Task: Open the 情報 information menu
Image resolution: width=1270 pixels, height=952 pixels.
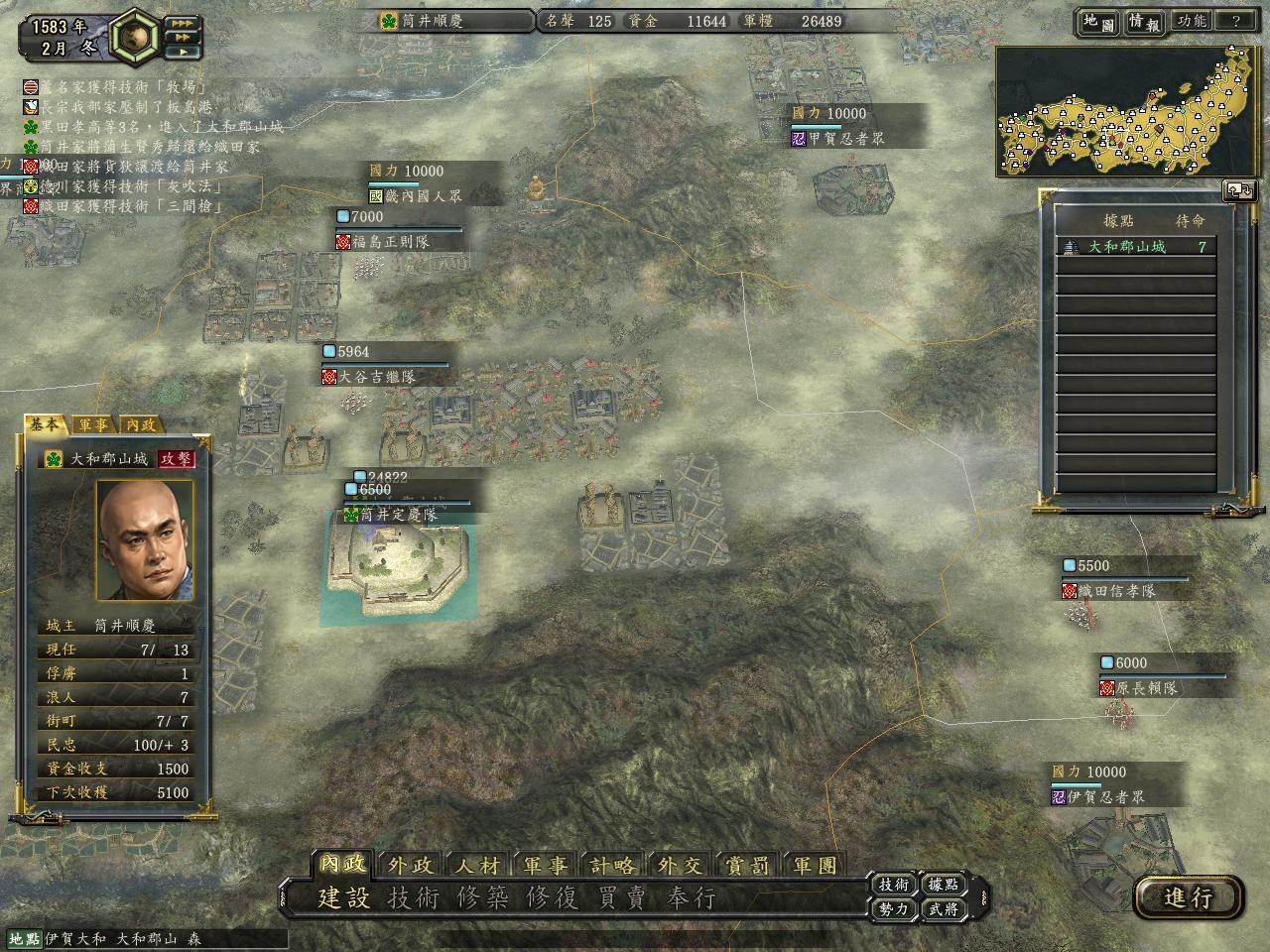Action: point(1144,21)
